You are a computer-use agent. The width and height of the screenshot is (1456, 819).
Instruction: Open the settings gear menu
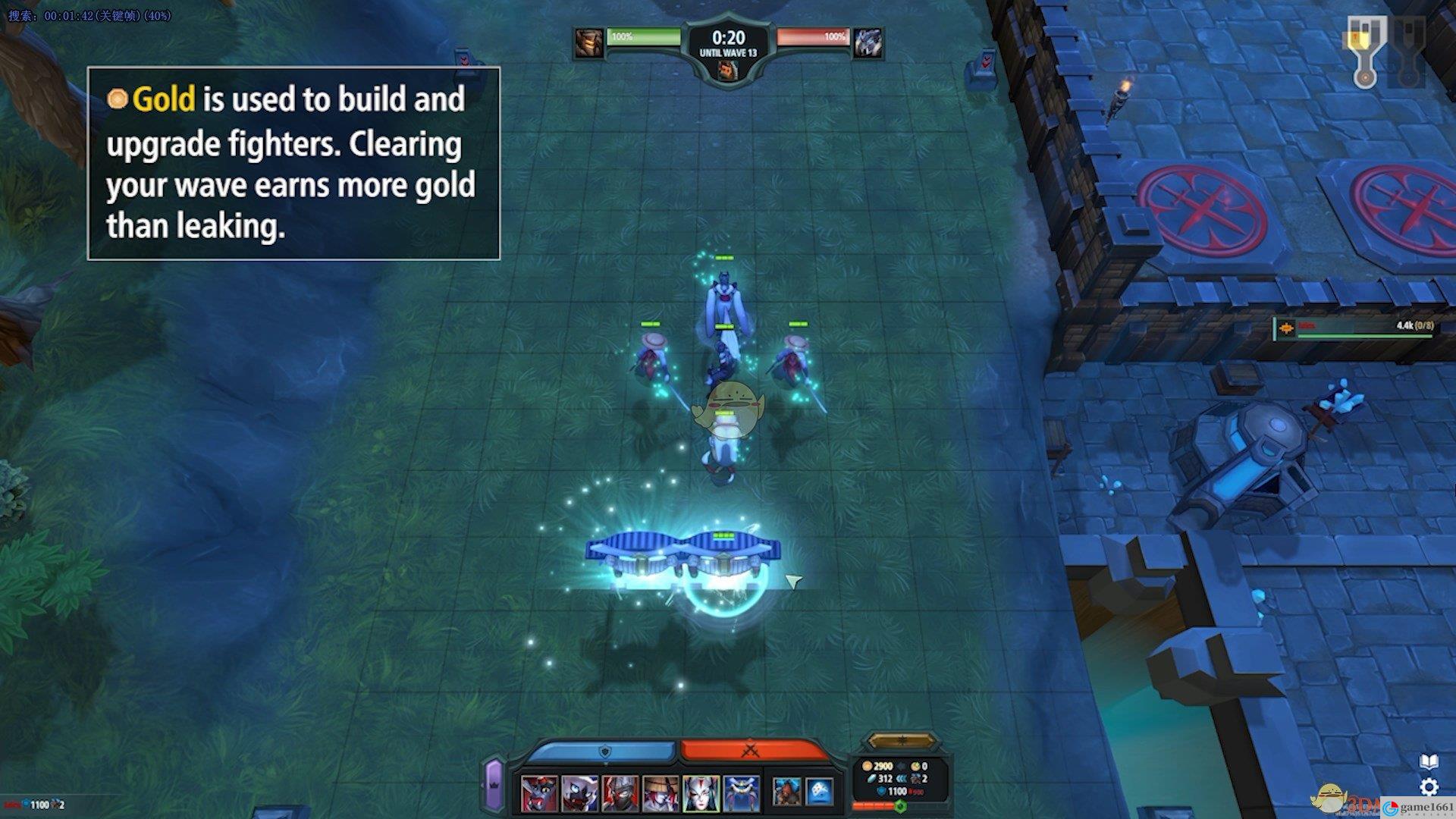(1429, 786)
